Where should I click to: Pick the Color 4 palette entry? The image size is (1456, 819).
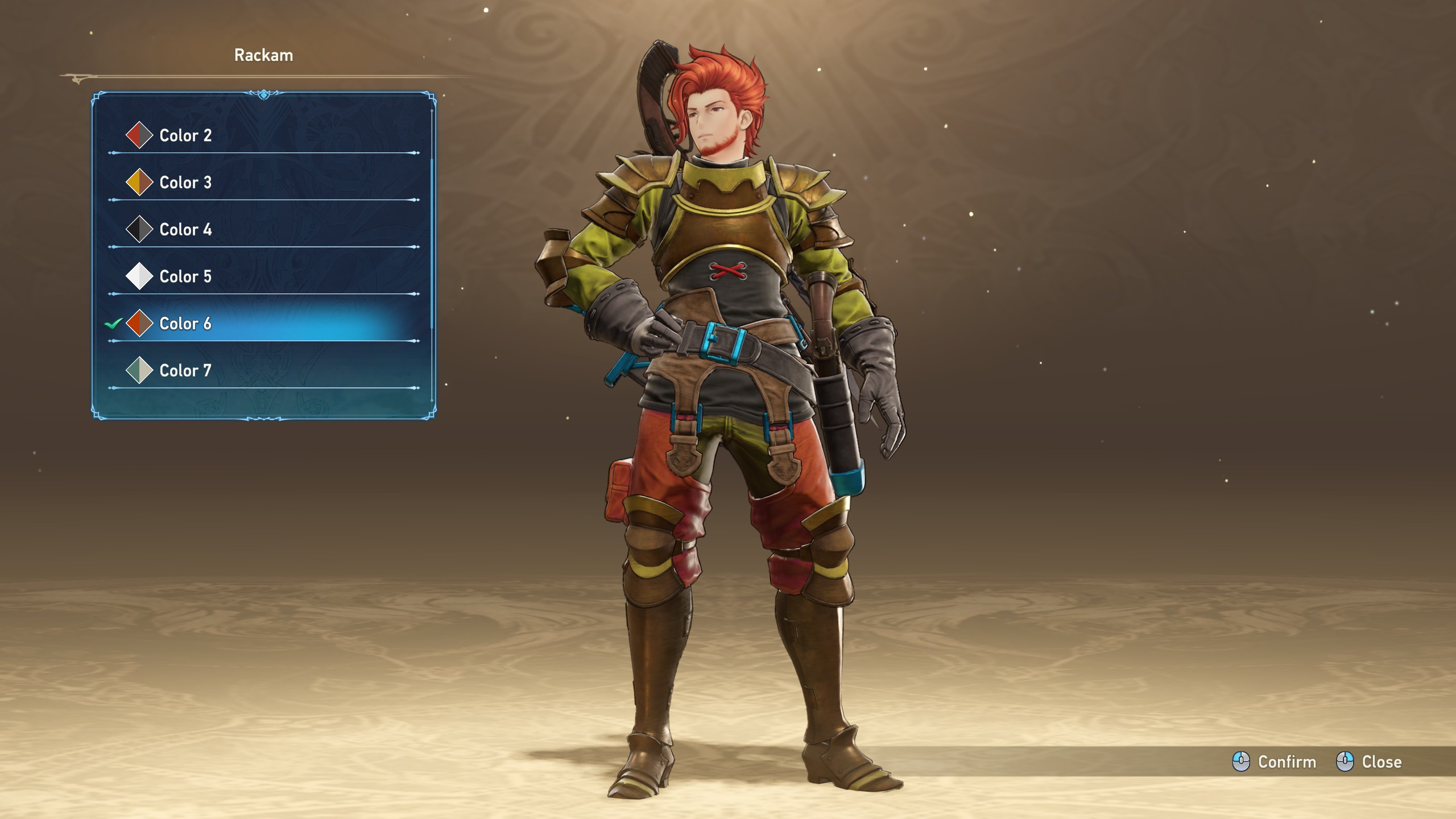click(x=185, y=230)
